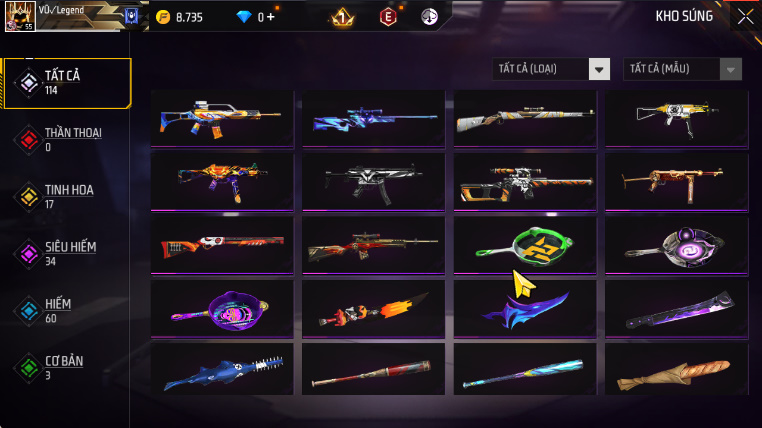Click the plus to add diamonds
The width and height of the screenshot is (762, 428).
270,17
